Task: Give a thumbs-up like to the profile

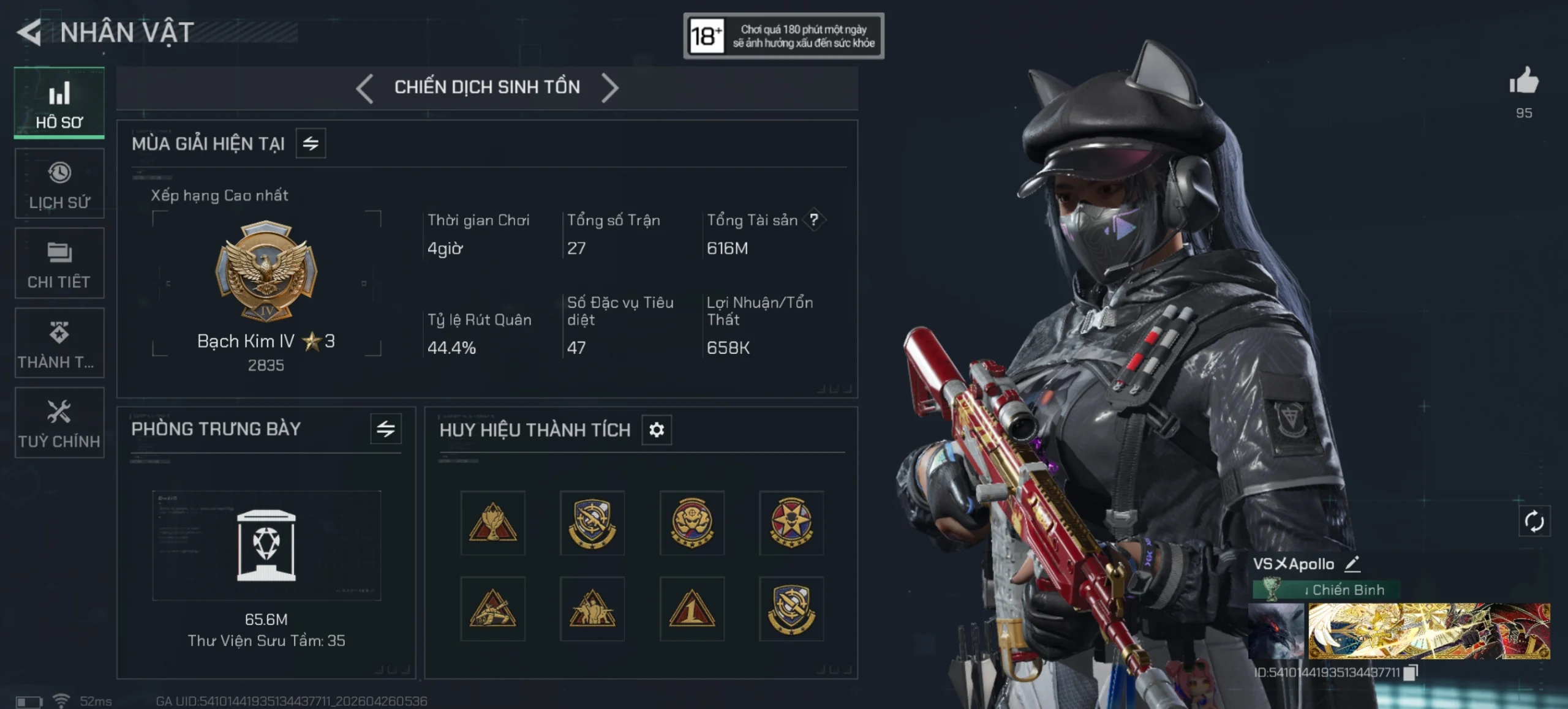Action: 1524,82
